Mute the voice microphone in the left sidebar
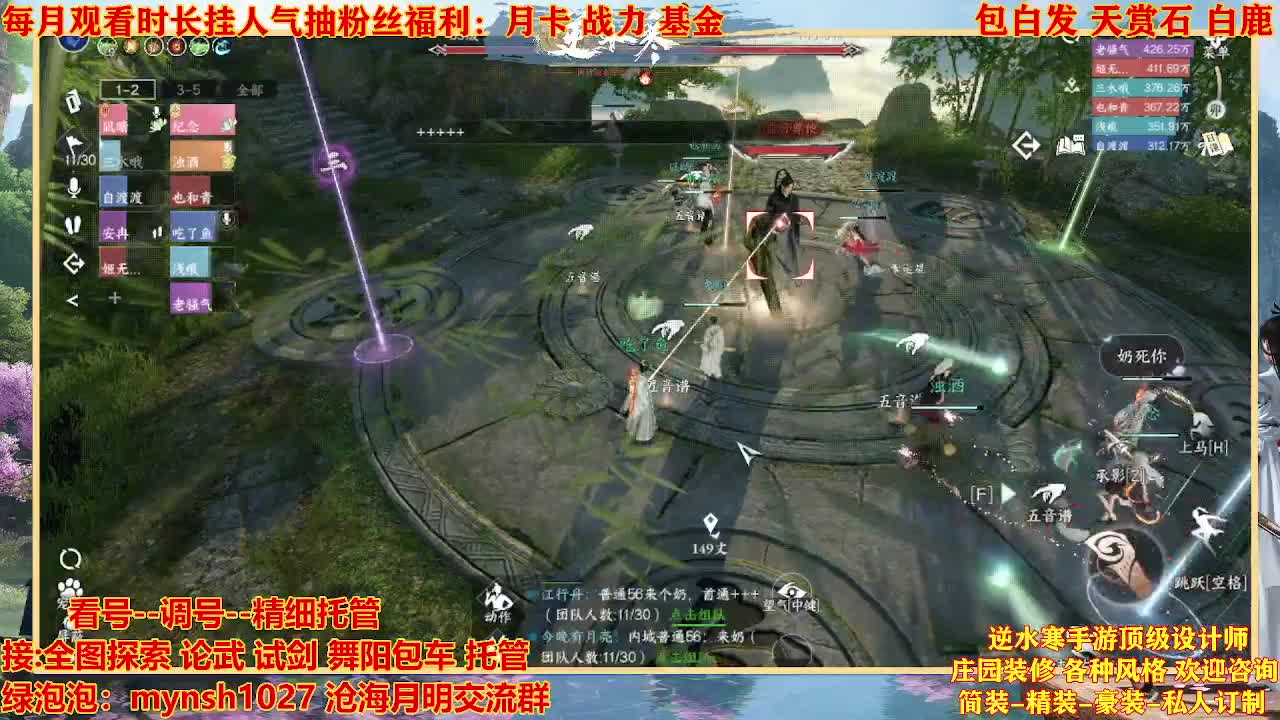Screen dimensions: 1280x720 (x=74, y=185)
